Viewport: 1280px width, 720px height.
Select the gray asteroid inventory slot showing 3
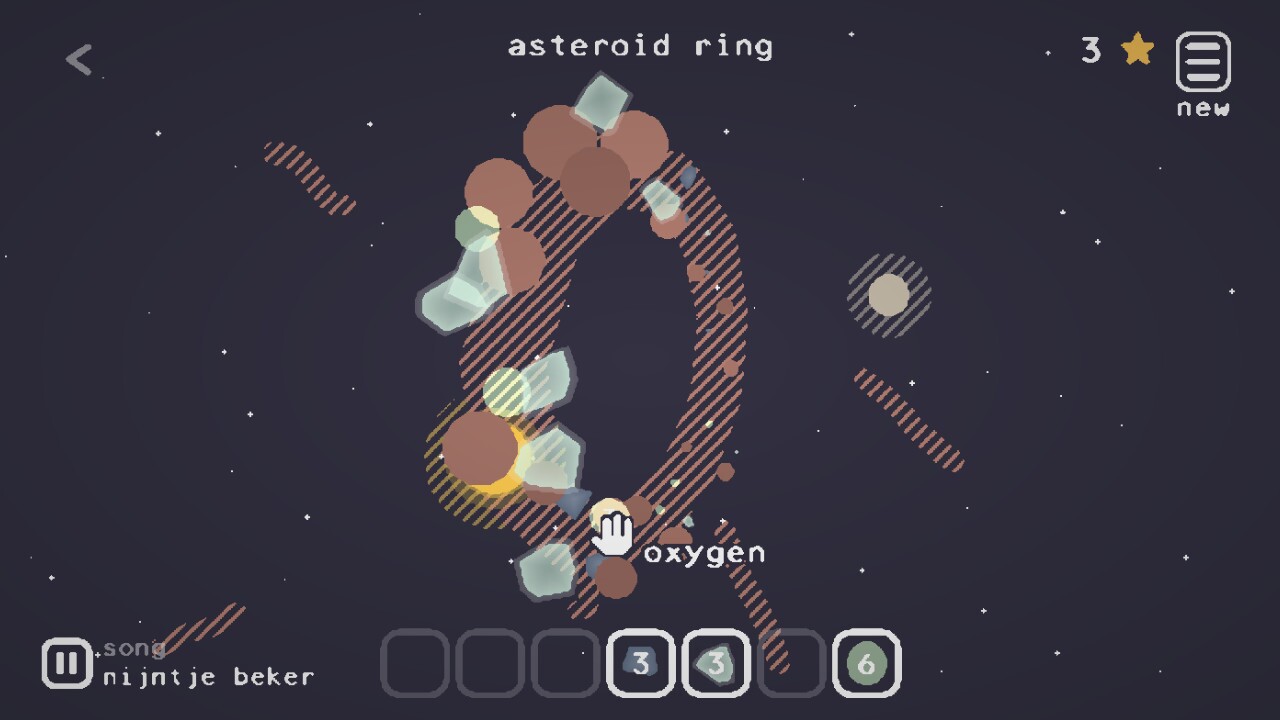click(x=640, y=662)
